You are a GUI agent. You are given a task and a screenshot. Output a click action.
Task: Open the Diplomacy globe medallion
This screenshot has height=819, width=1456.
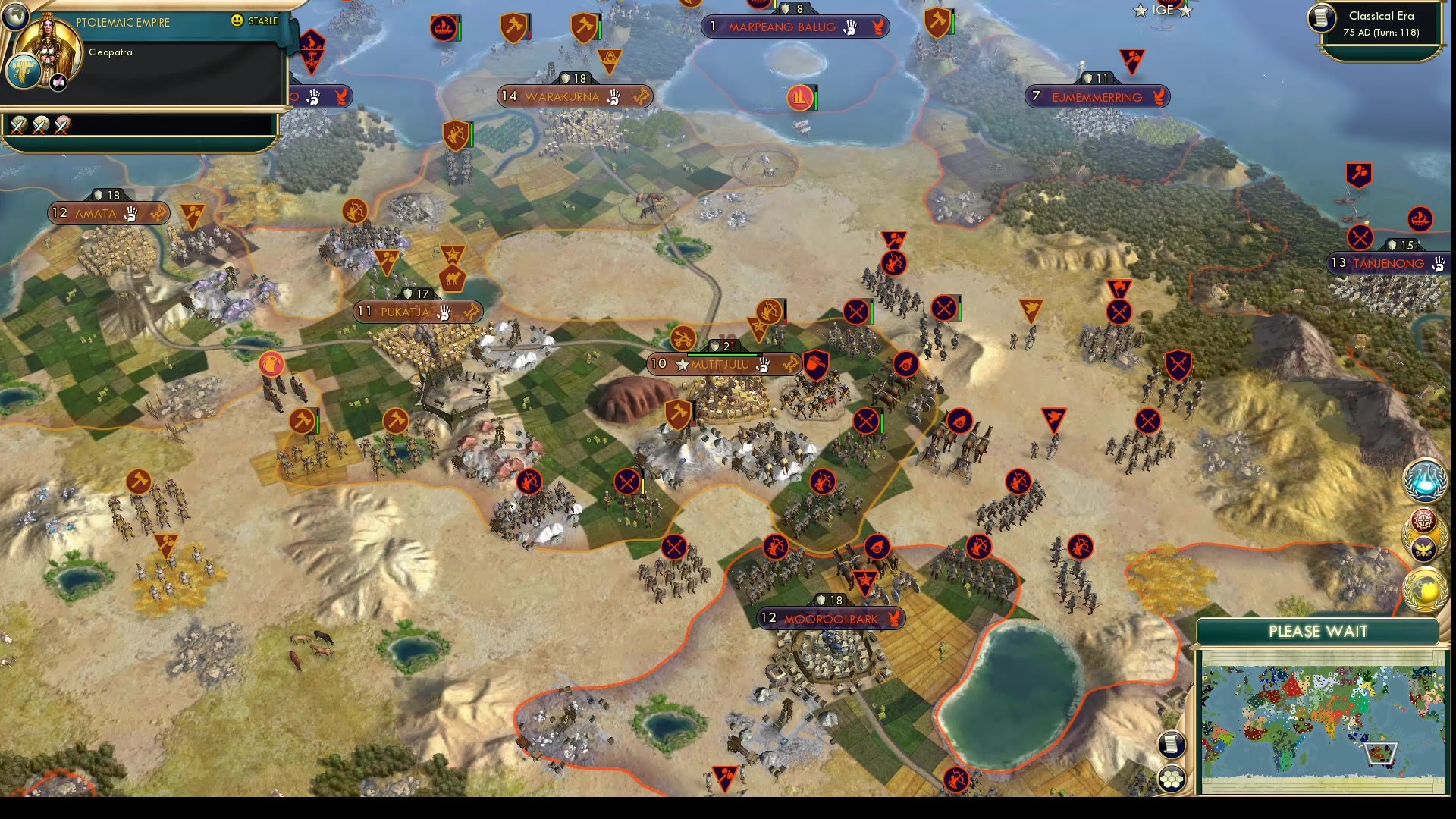[x=1425, y=589]
